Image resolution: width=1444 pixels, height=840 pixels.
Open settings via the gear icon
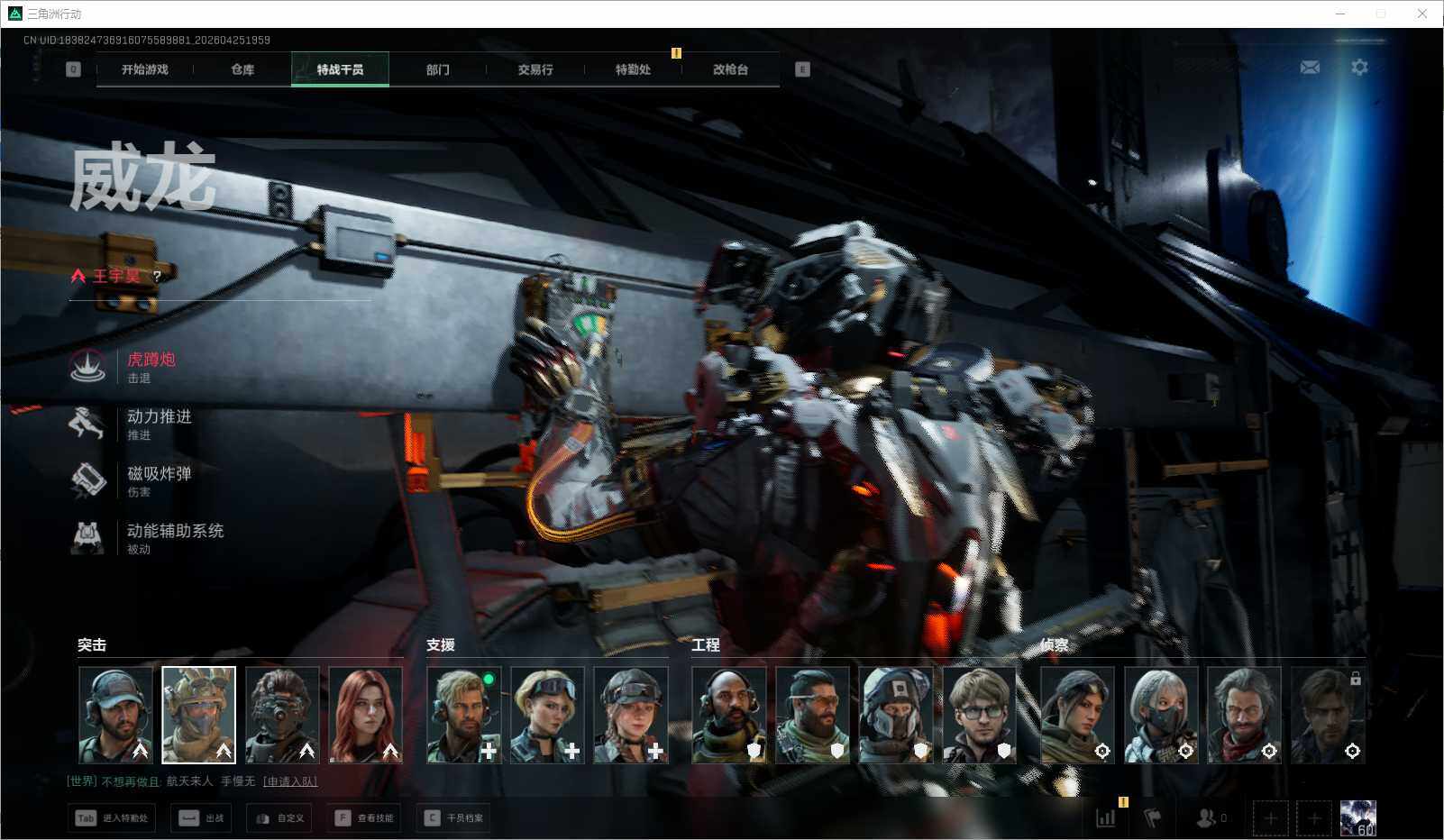click(x=1359, y=68)
